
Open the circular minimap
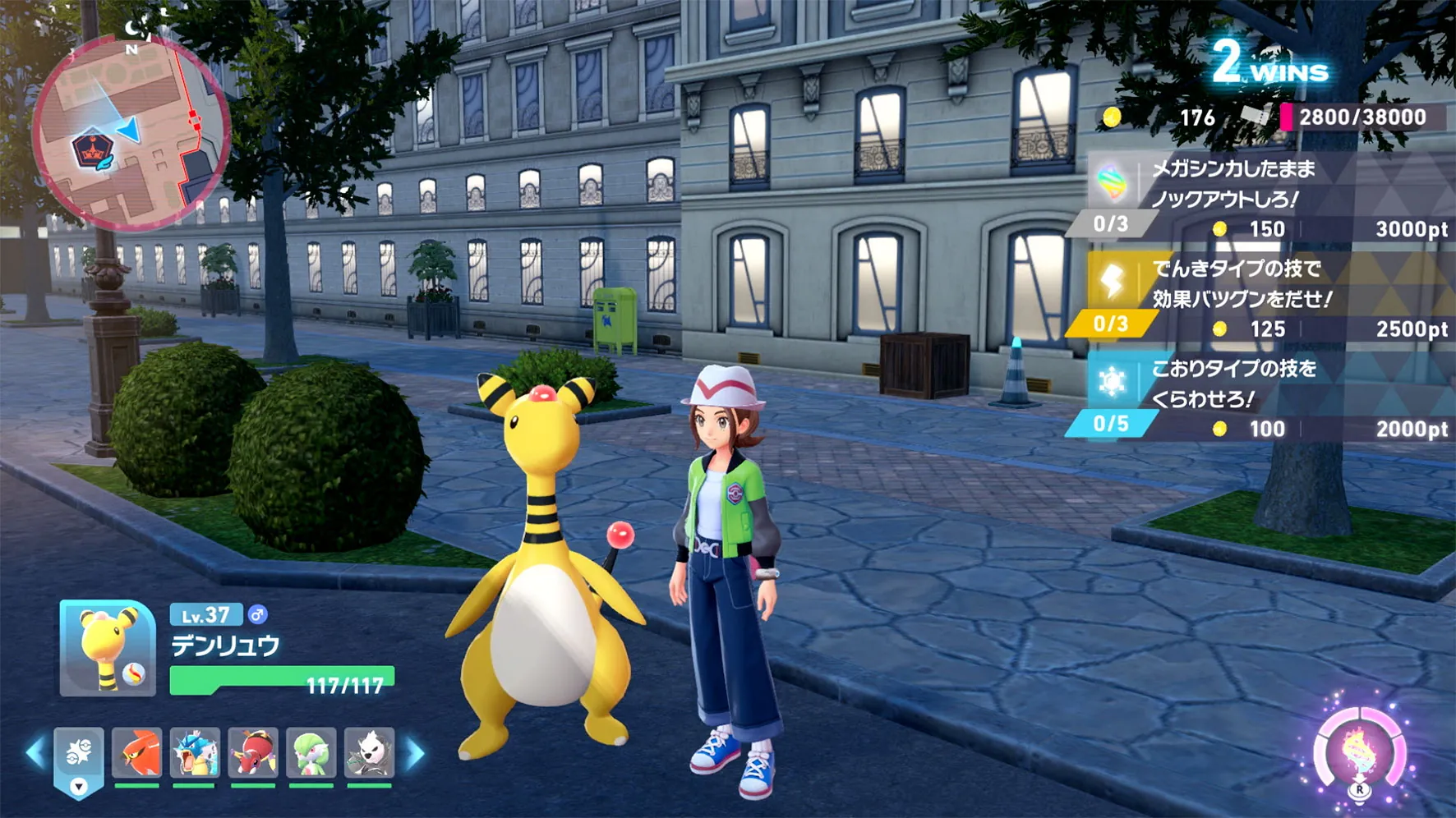pos(131,133)
